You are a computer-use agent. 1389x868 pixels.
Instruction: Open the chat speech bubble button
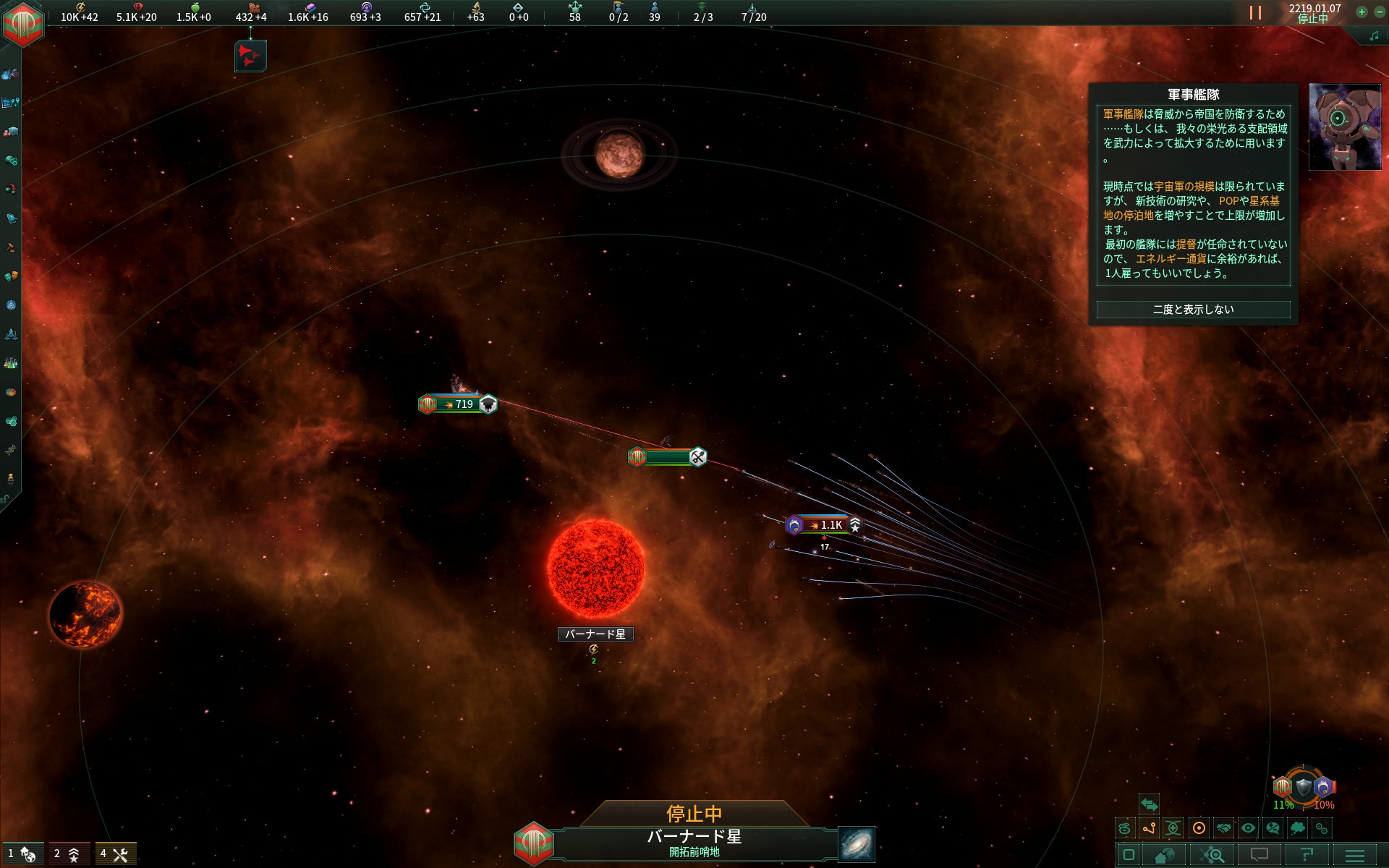coord(1259,856)
